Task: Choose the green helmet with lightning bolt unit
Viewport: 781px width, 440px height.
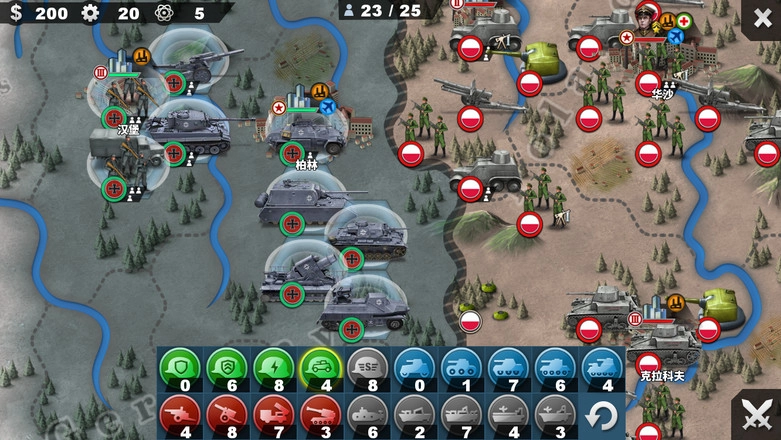Action: [x=273, y=366]
